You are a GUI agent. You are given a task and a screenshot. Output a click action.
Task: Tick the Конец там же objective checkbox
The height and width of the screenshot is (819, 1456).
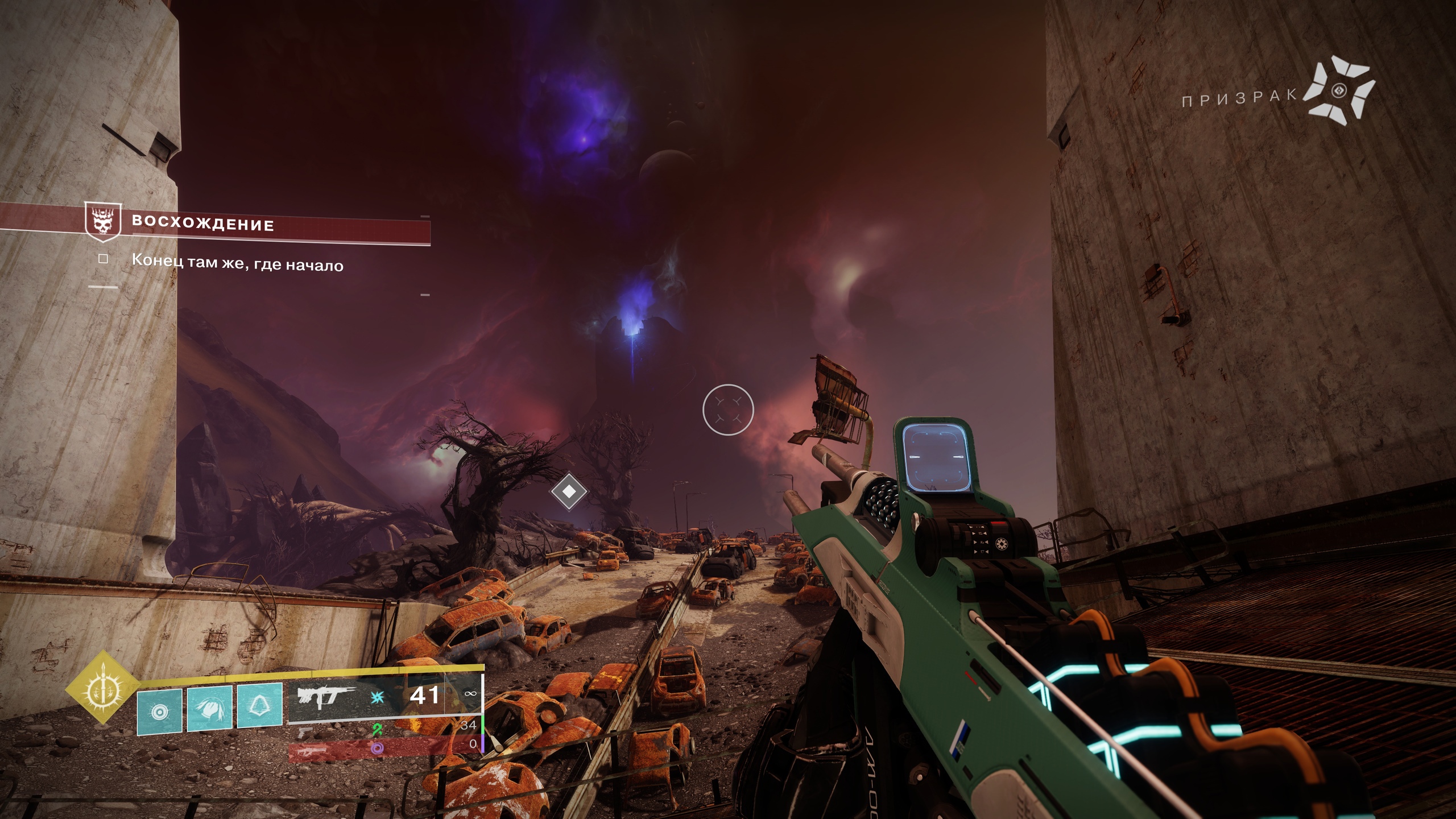click(x=103, y=259)
